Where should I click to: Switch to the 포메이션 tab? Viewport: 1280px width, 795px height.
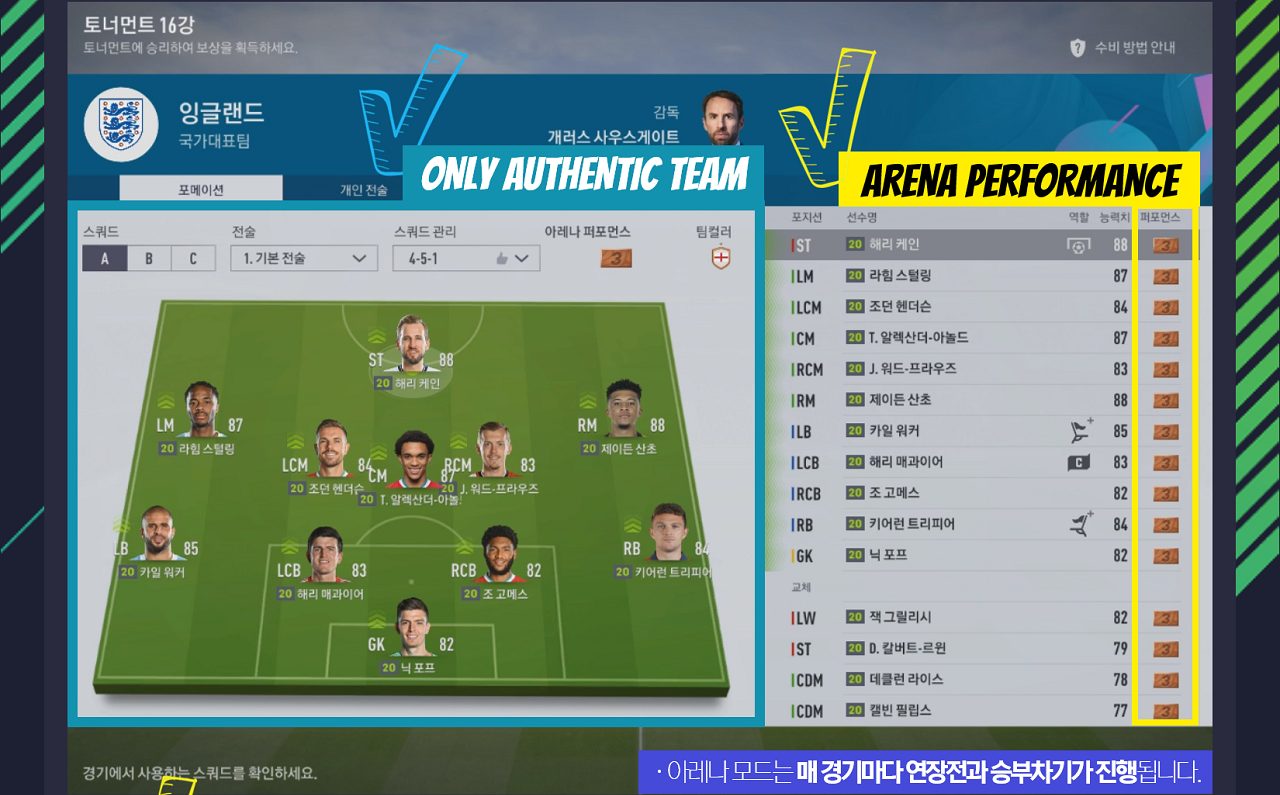point(200,189)
